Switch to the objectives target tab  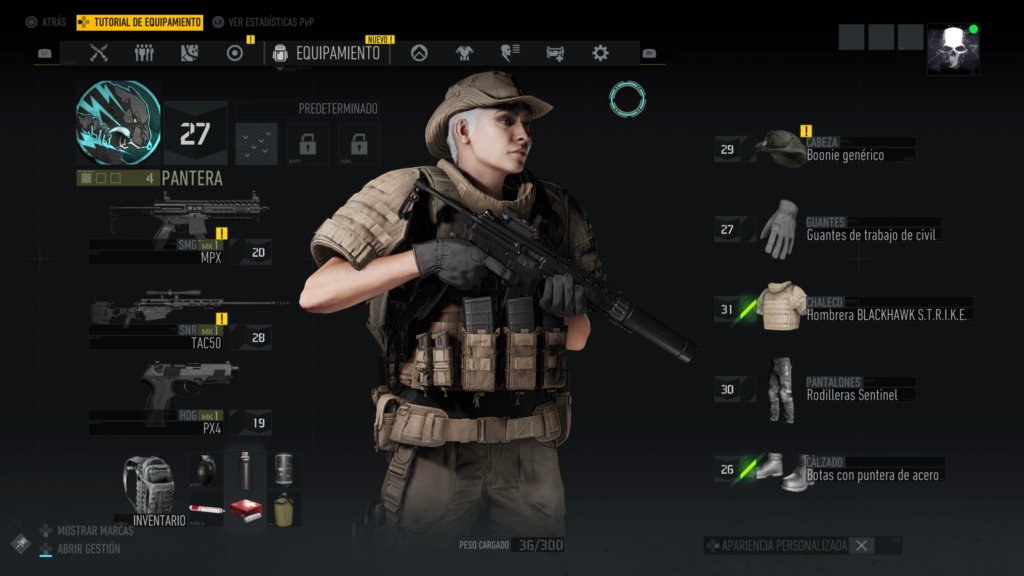pos(235,53)
